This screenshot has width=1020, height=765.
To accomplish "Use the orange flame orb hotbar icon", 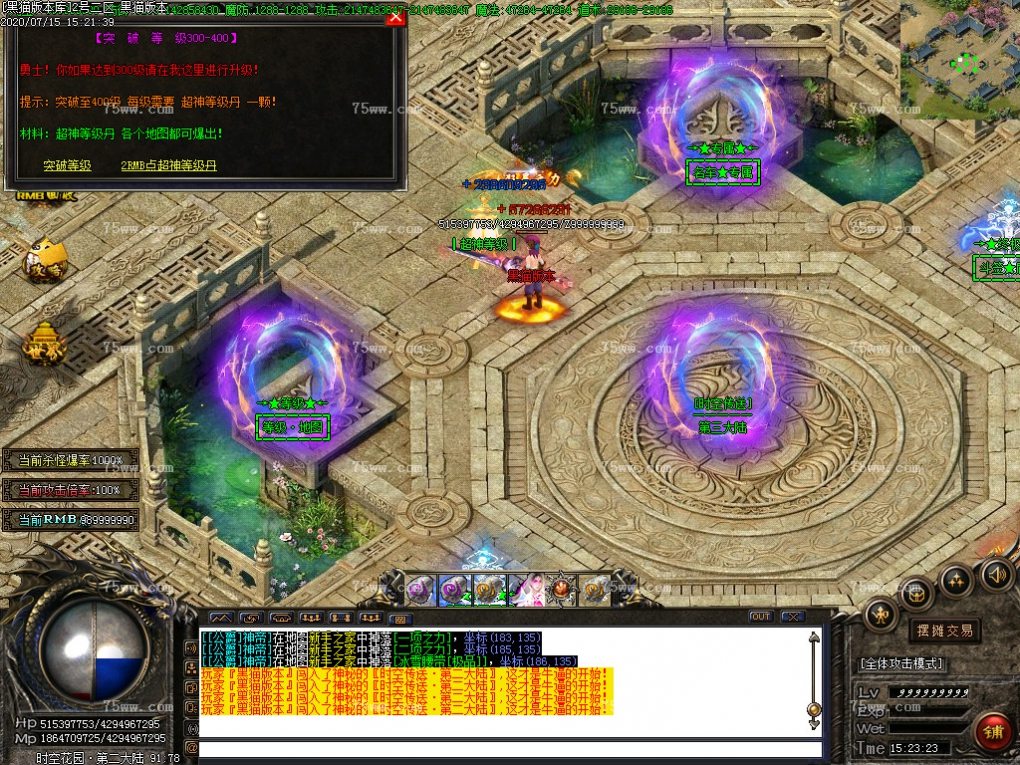I will pos(561,589).
